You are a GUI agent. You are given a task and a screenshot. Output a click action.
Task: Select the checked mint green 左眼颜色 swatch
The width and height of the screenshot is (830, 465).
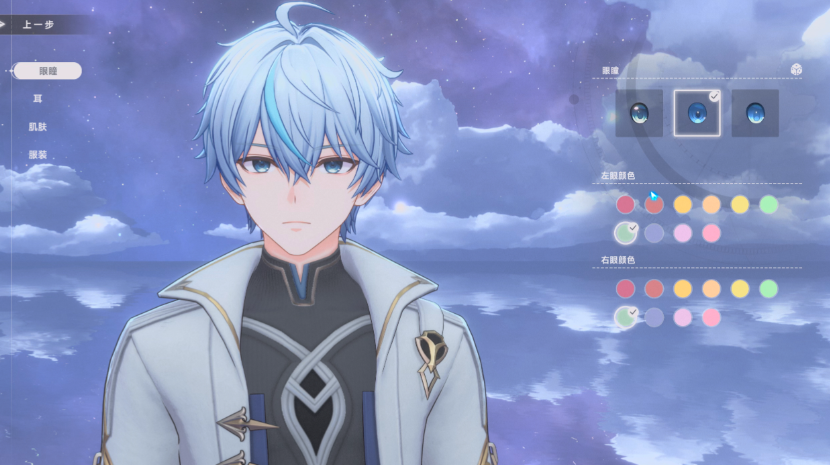coord(625,233)
